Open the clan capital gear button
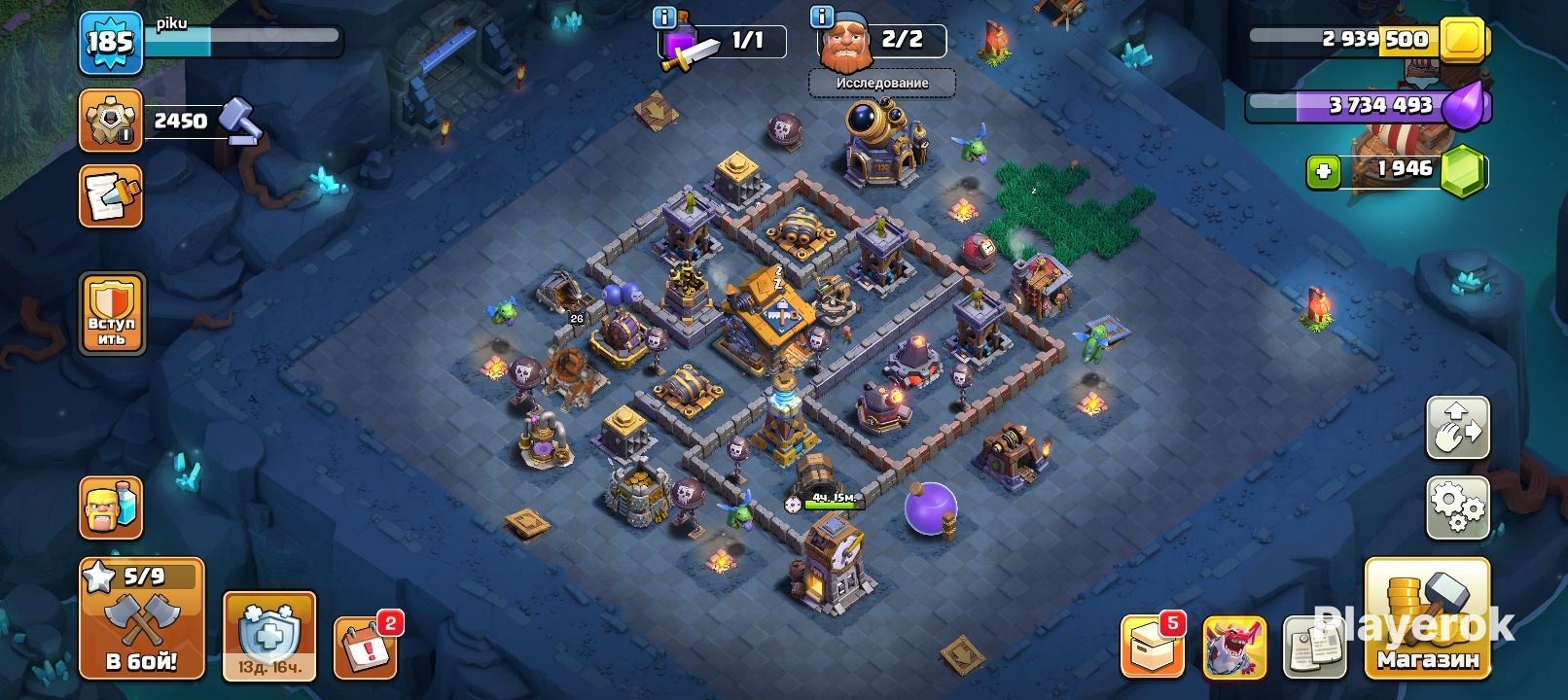This screenshot has width=1568, height=700. click(110, 121)
